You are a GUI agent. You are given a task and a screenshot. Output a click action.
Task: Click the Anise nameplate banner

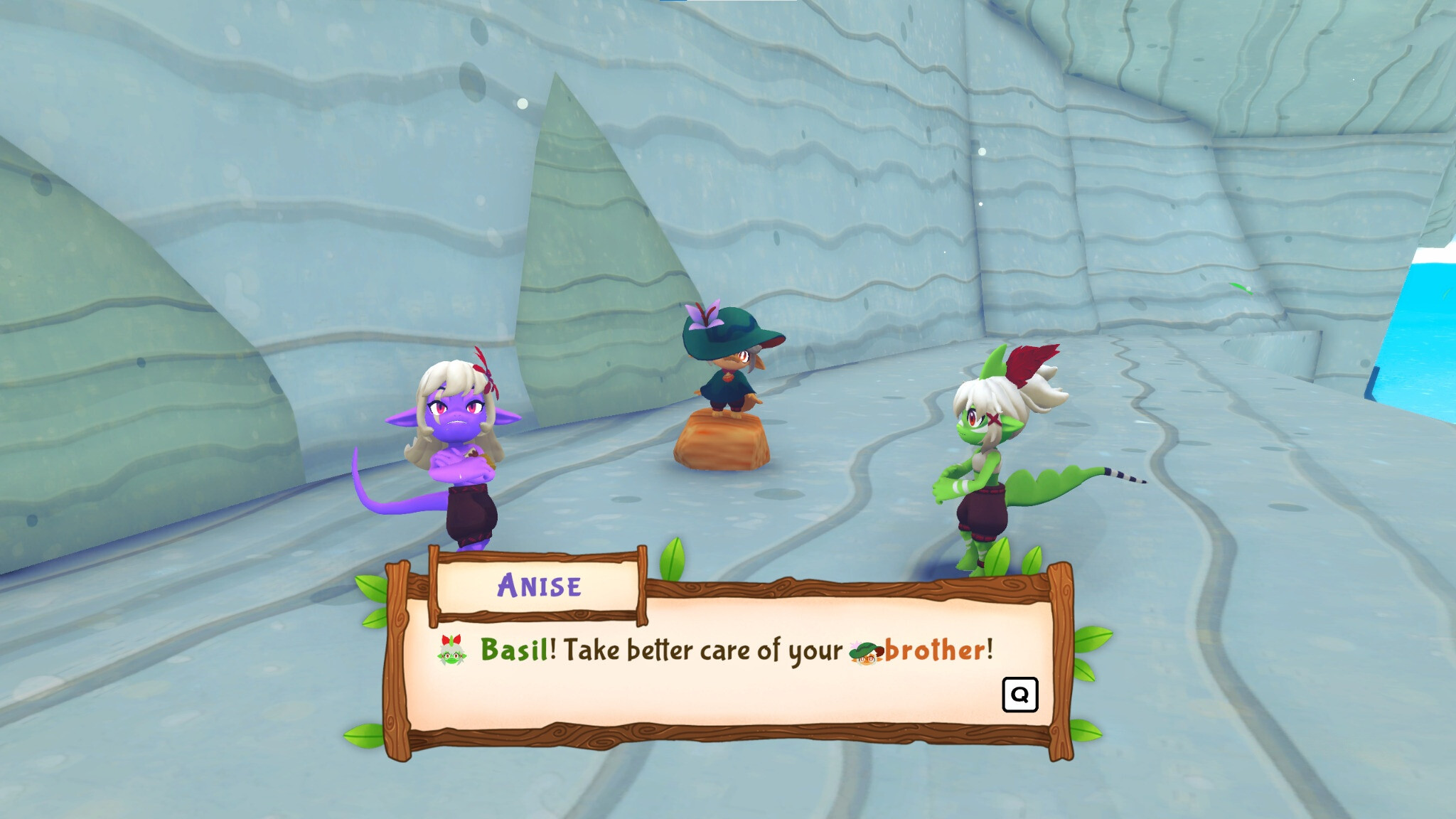coord(540,586)
